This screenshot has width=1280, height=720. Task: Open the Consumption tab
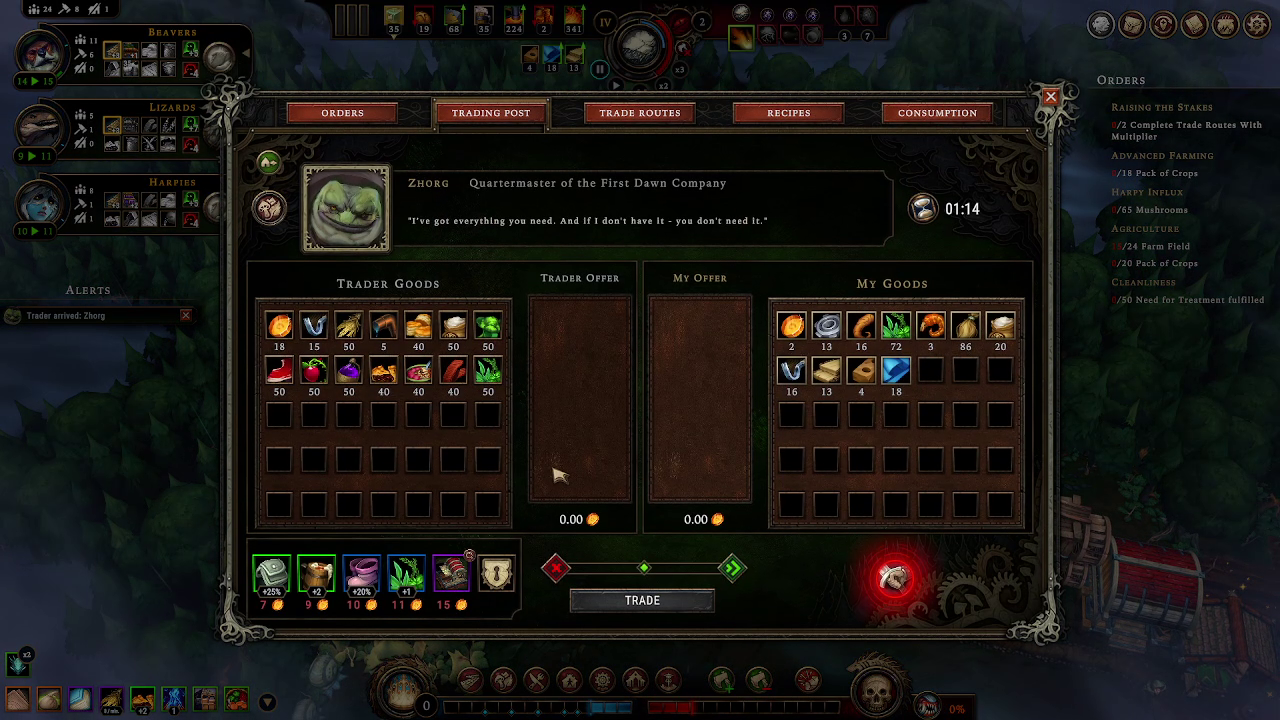pos(937,113)
